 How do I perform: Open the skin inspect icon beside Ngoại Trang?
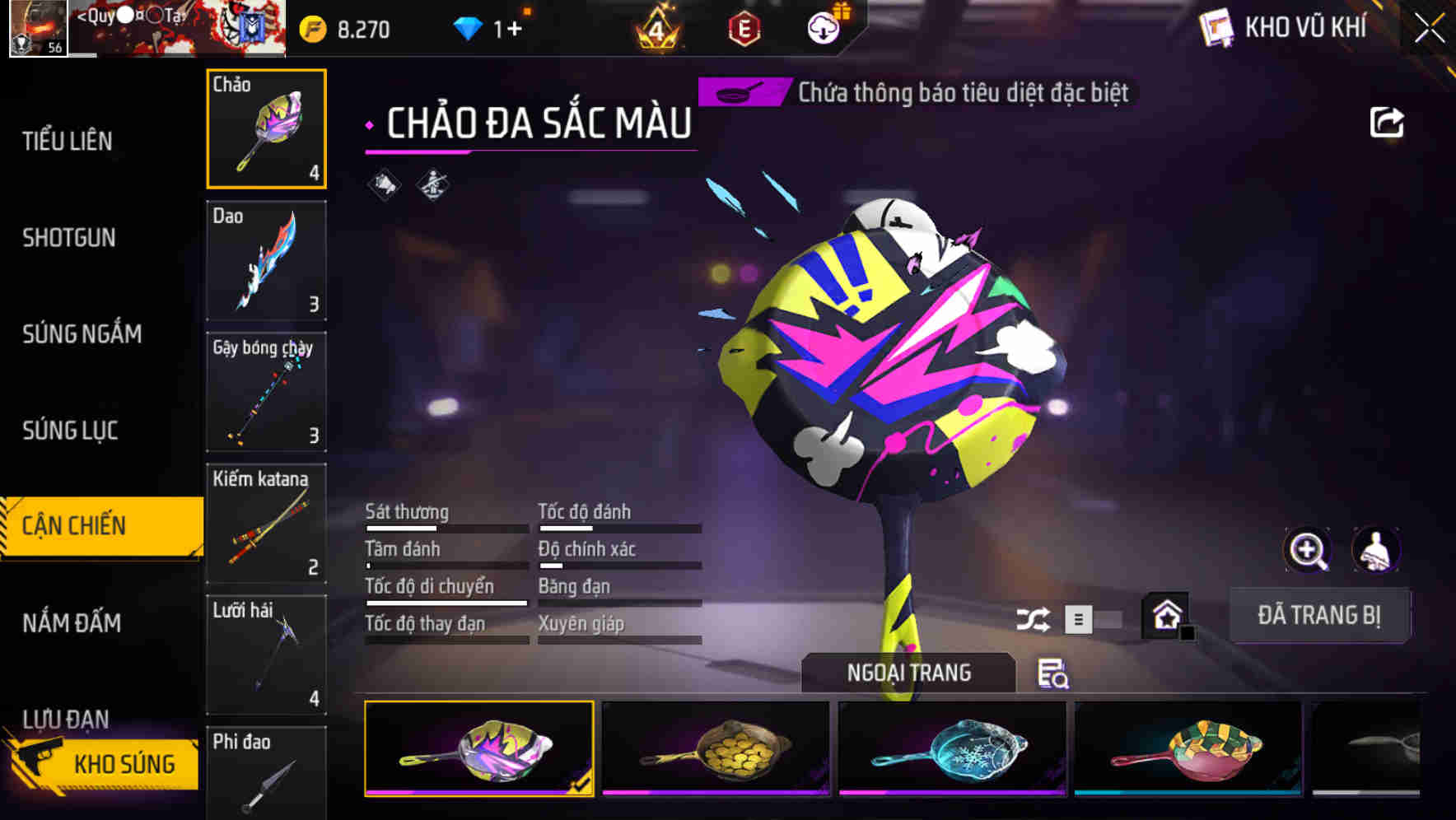1054,675
